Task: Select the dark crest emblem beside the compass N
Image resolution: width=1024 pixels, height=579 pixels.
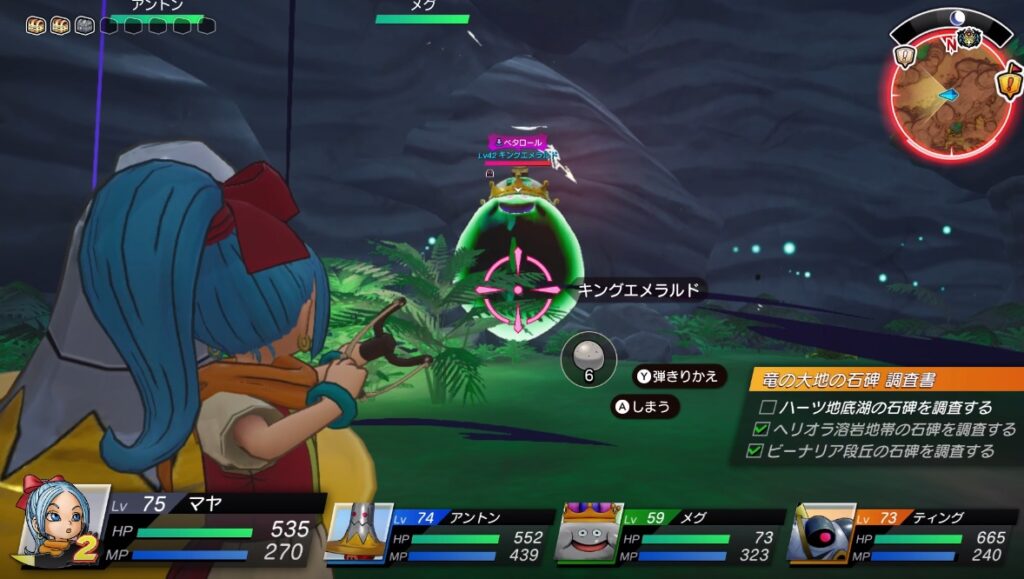Action: 969,39
